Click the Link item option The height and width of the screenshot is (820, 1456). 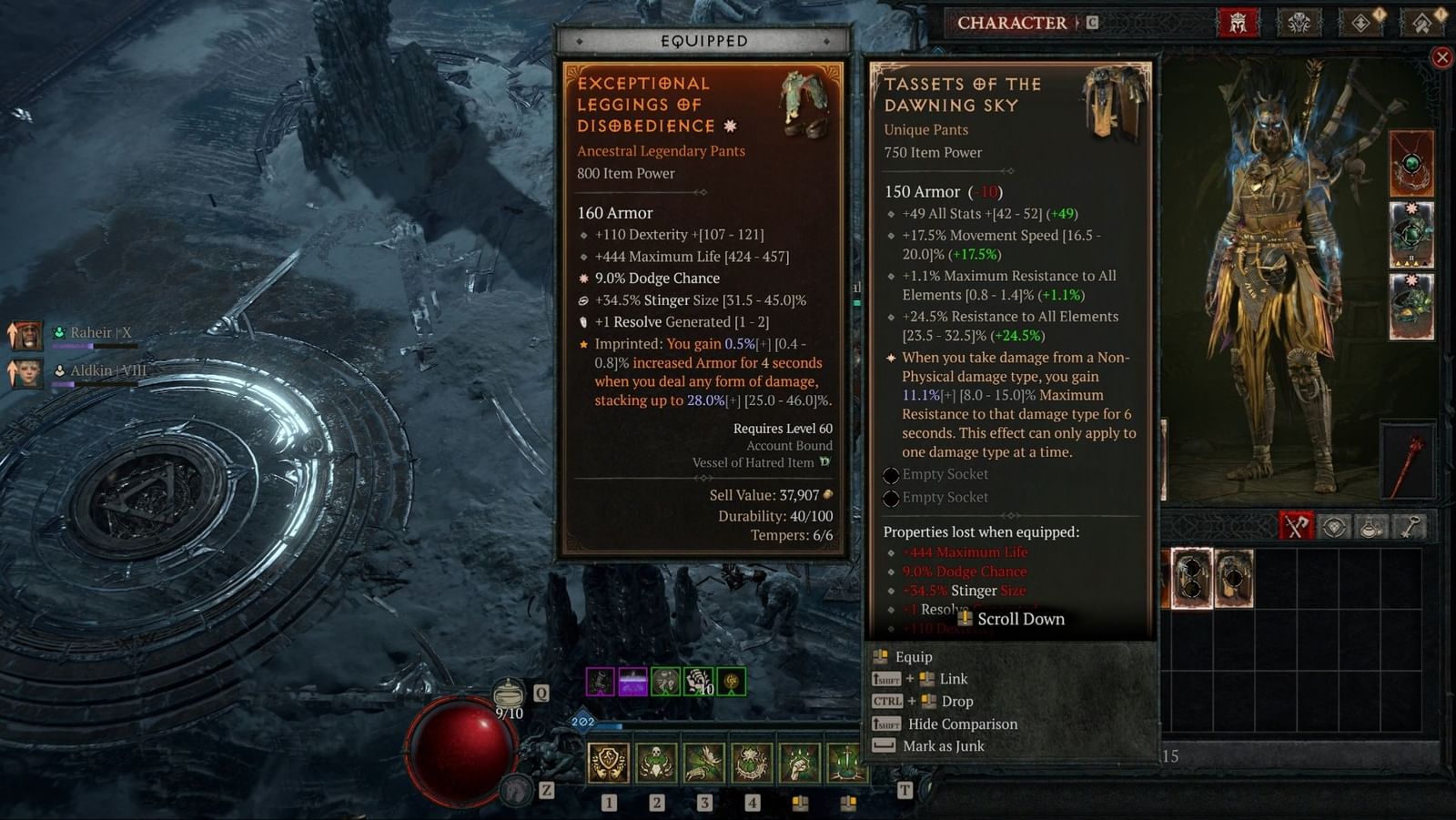point(952,679)
